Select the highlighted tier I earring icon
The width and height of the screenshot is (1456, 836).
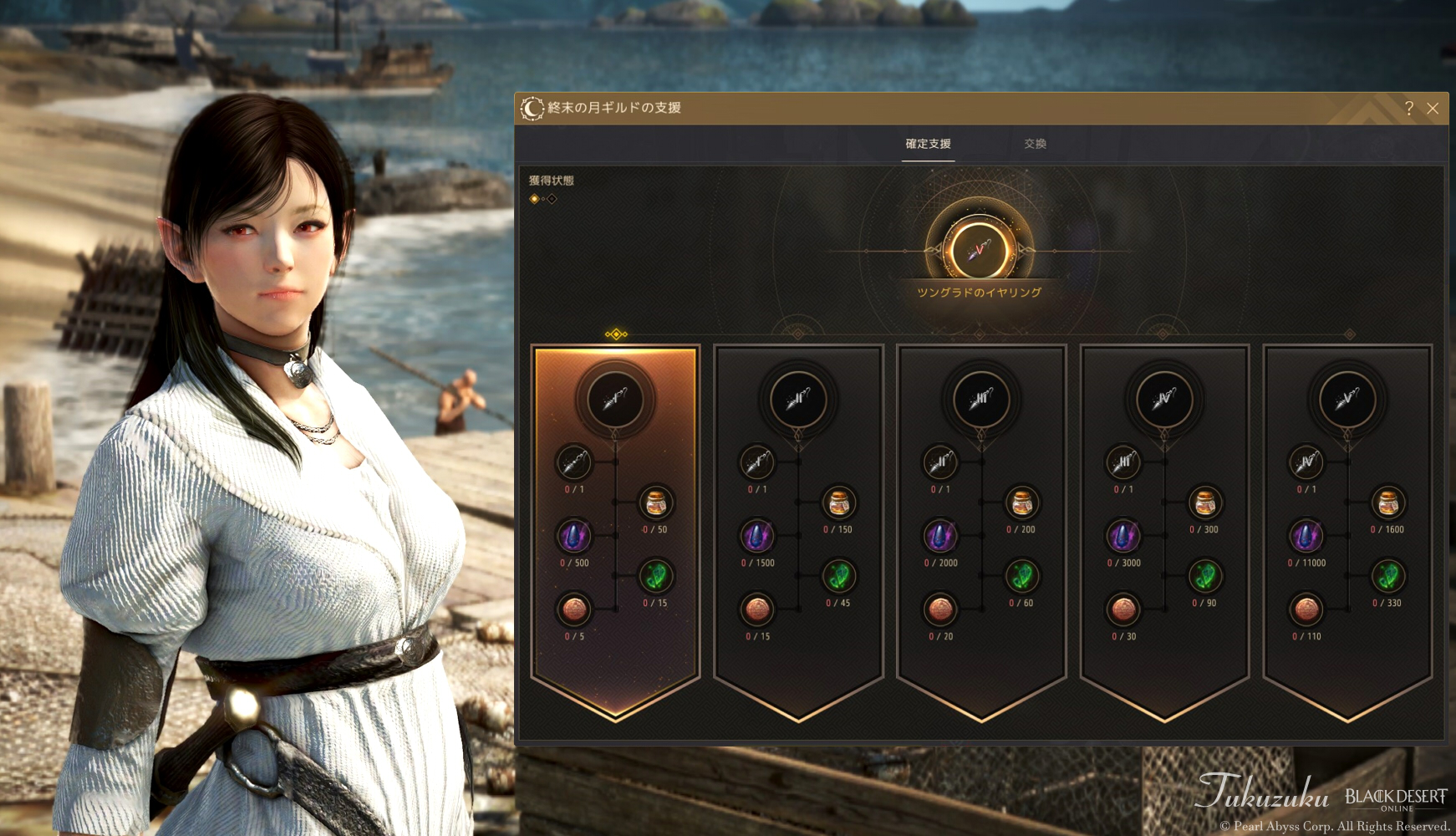[x=615, y=400]
